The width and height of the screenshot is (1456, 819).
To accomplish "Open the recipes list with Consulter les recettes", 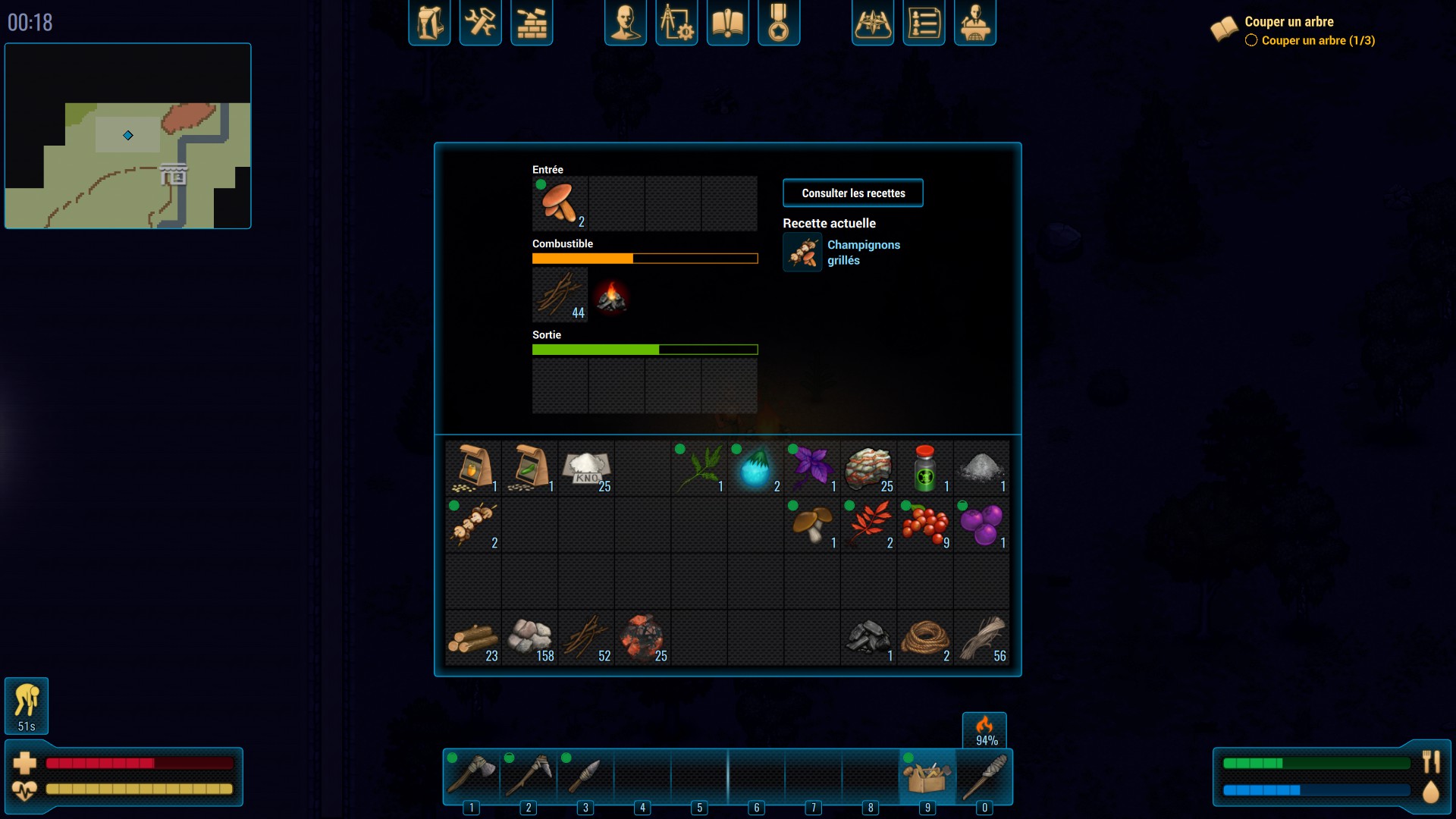I will point(852,193).
